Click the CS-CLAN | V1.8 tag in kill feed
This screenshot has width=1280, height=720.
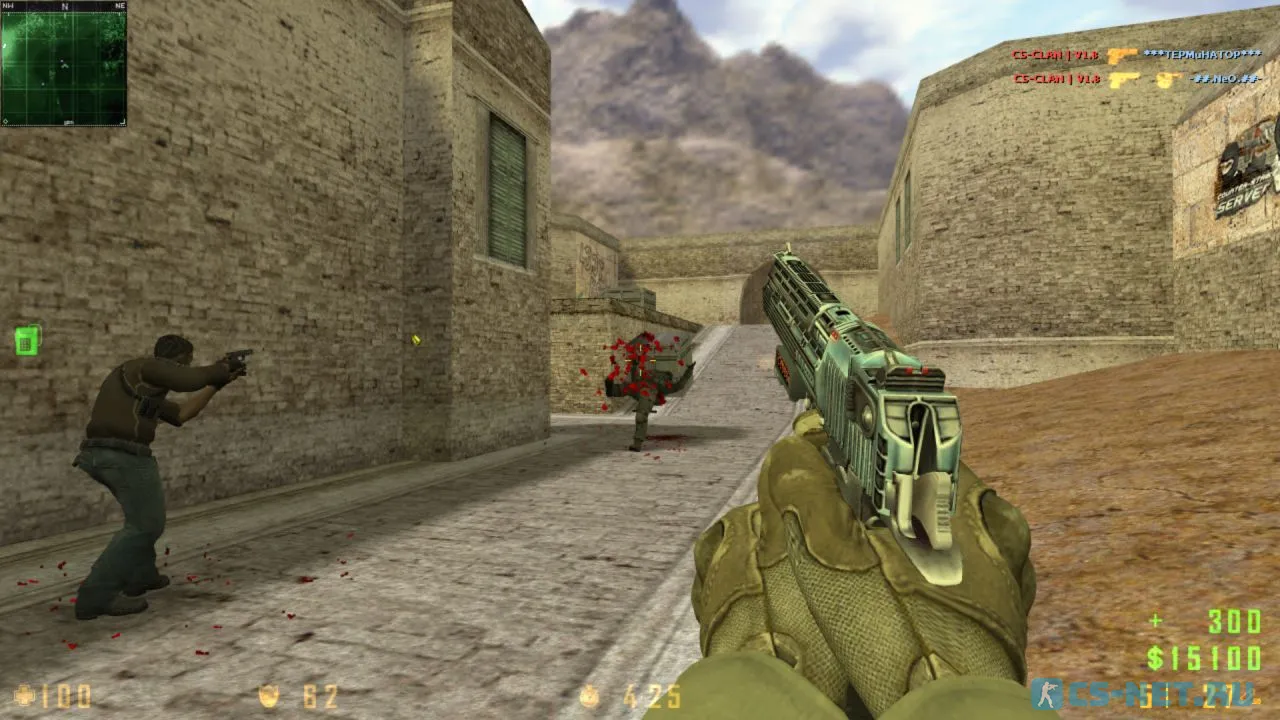pyautogui.click(x=1054, y=56)
